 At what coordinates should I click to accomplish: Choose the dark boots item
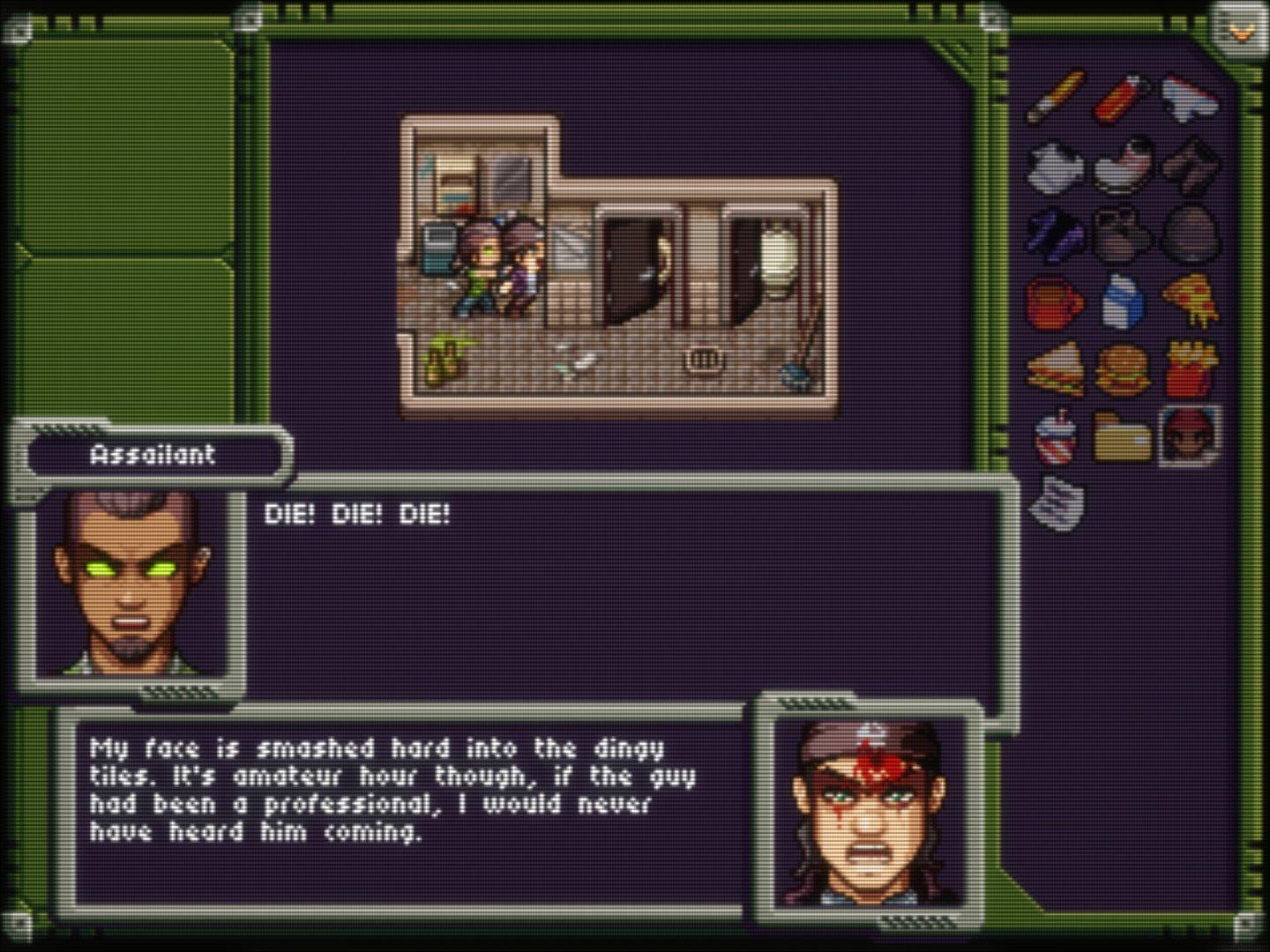[x=1122, y=234]
